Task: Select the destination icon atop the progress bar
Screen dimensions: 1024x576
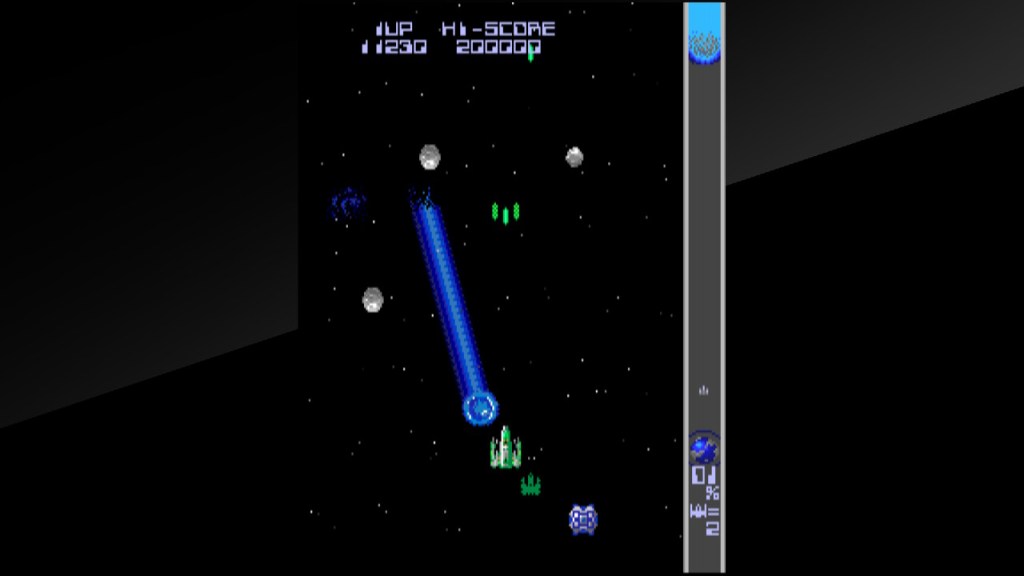Action: pyautogui.click(x=704, y=43)
